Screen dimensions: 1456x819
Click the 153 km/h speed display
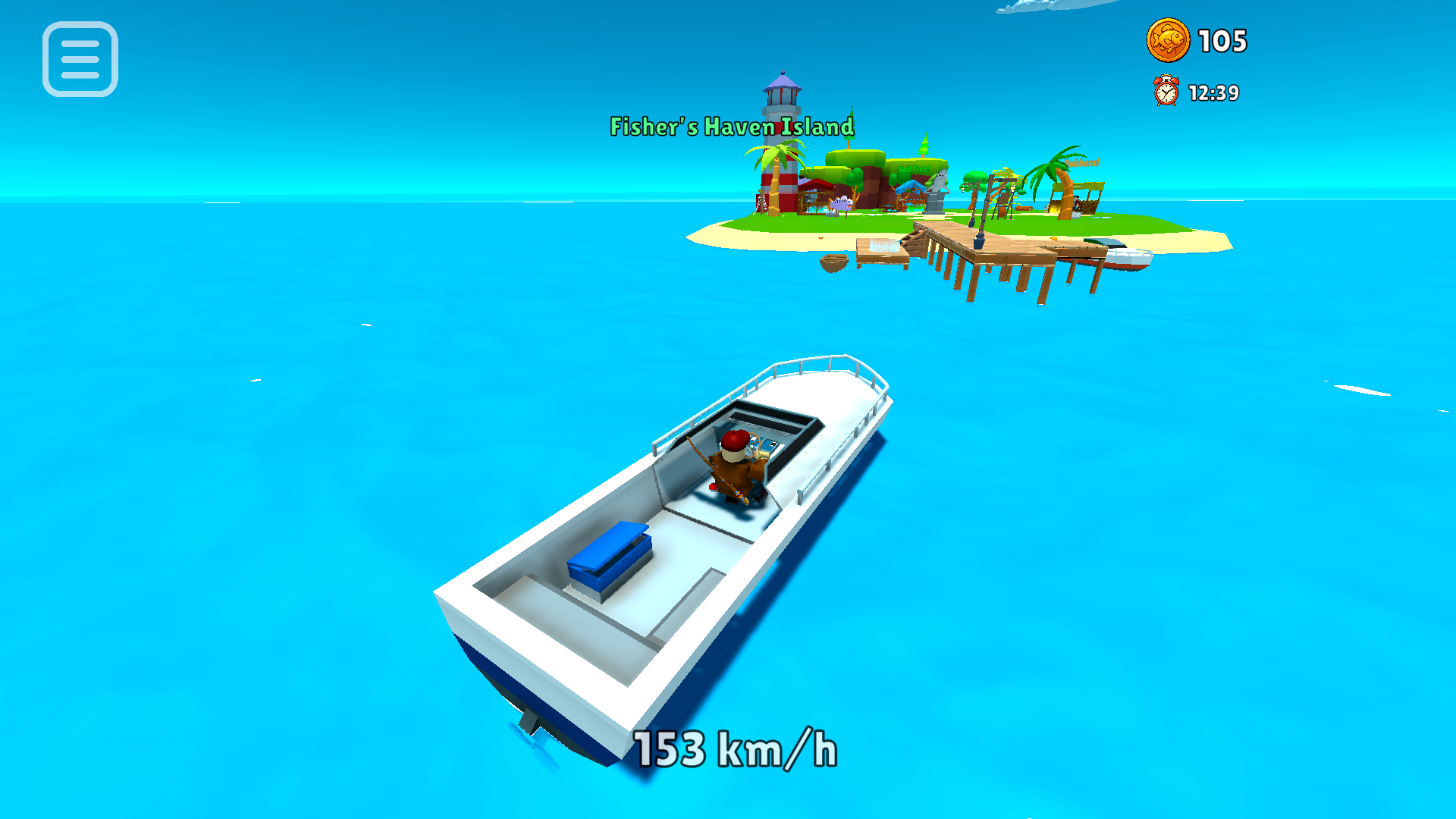734,750
